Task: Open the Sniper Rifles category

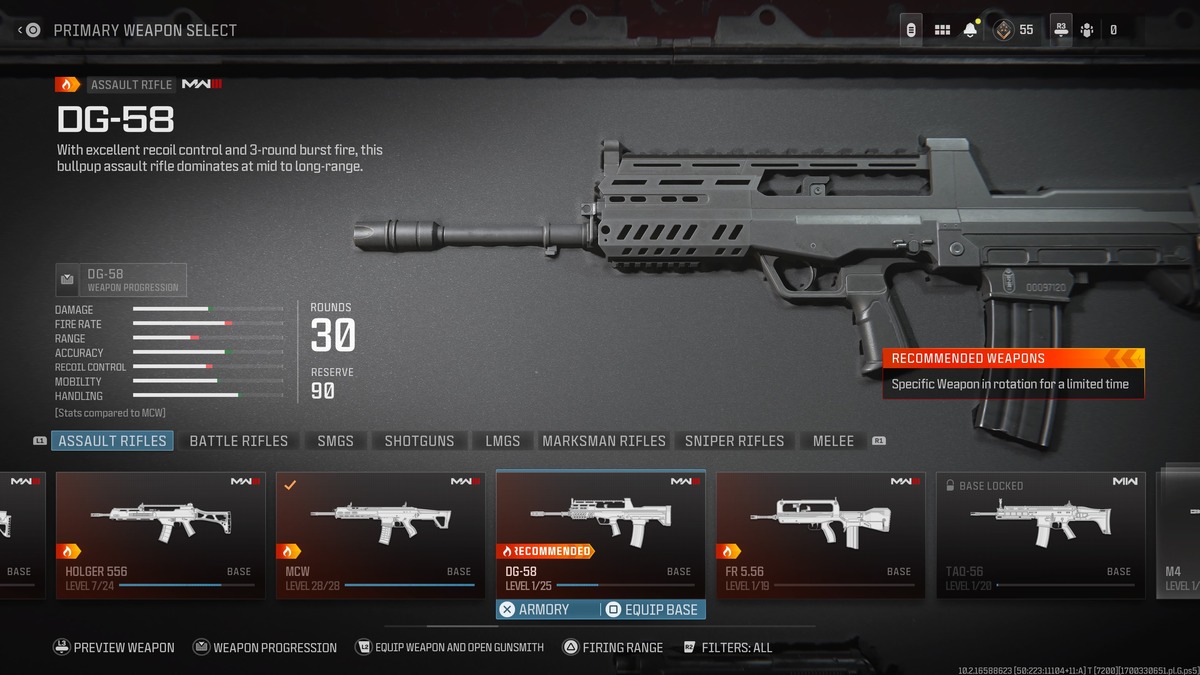Action: coord(734,441)
